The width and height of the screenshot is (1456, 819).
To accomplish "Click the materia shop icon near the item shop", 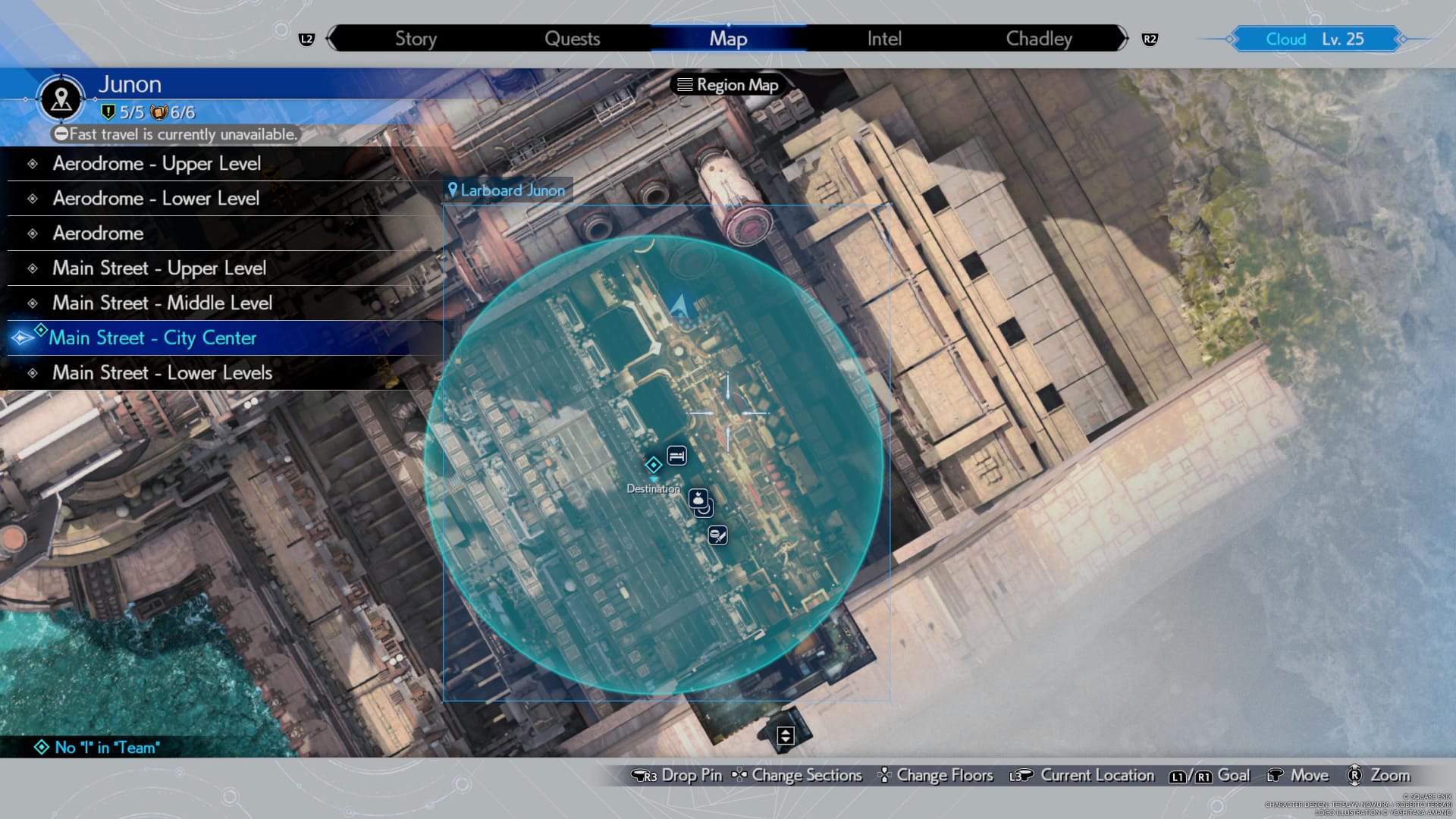I will [x=705, y=514].
